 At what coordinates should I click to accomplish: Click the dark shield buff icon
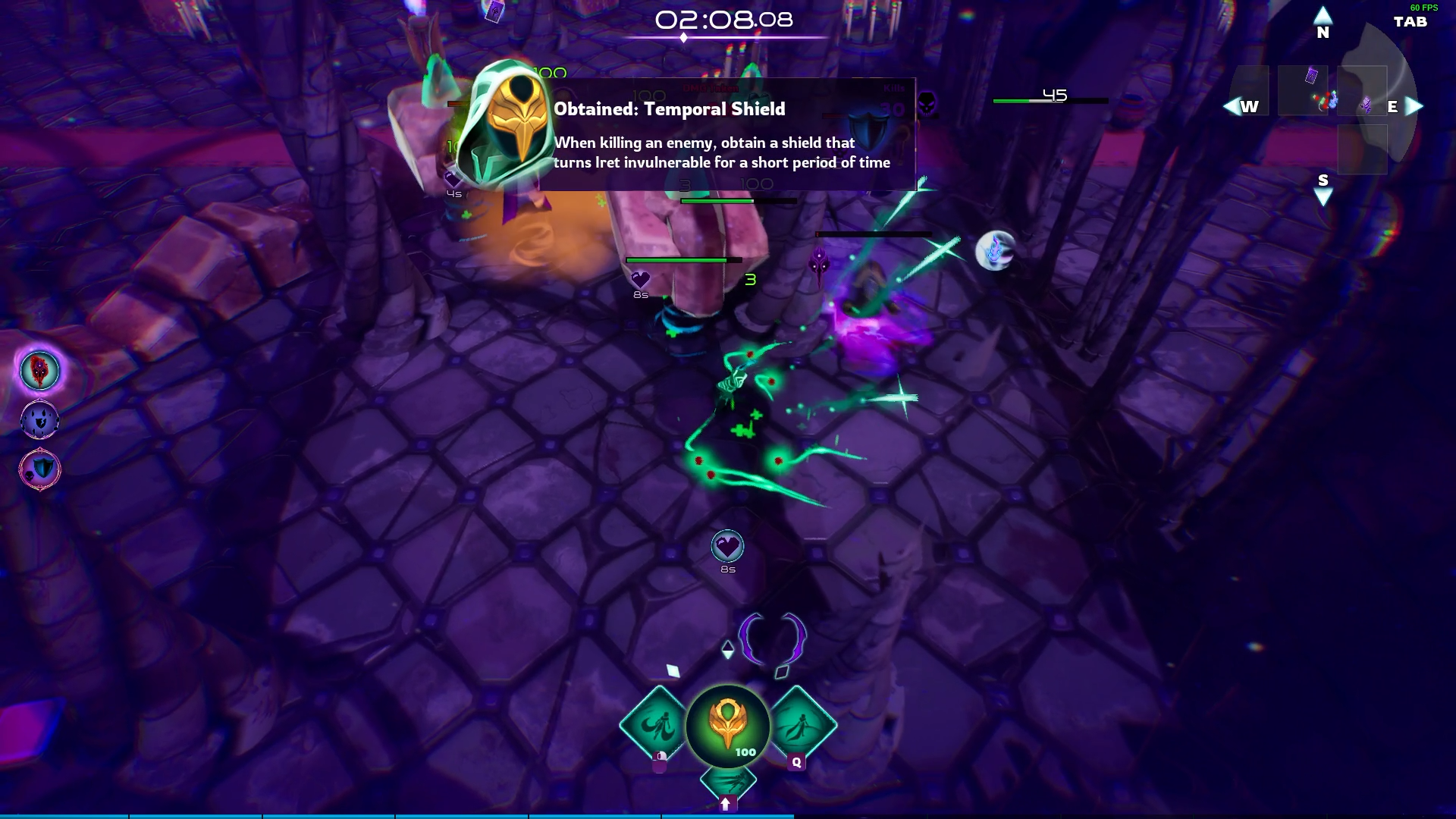[x=39, y=469]
